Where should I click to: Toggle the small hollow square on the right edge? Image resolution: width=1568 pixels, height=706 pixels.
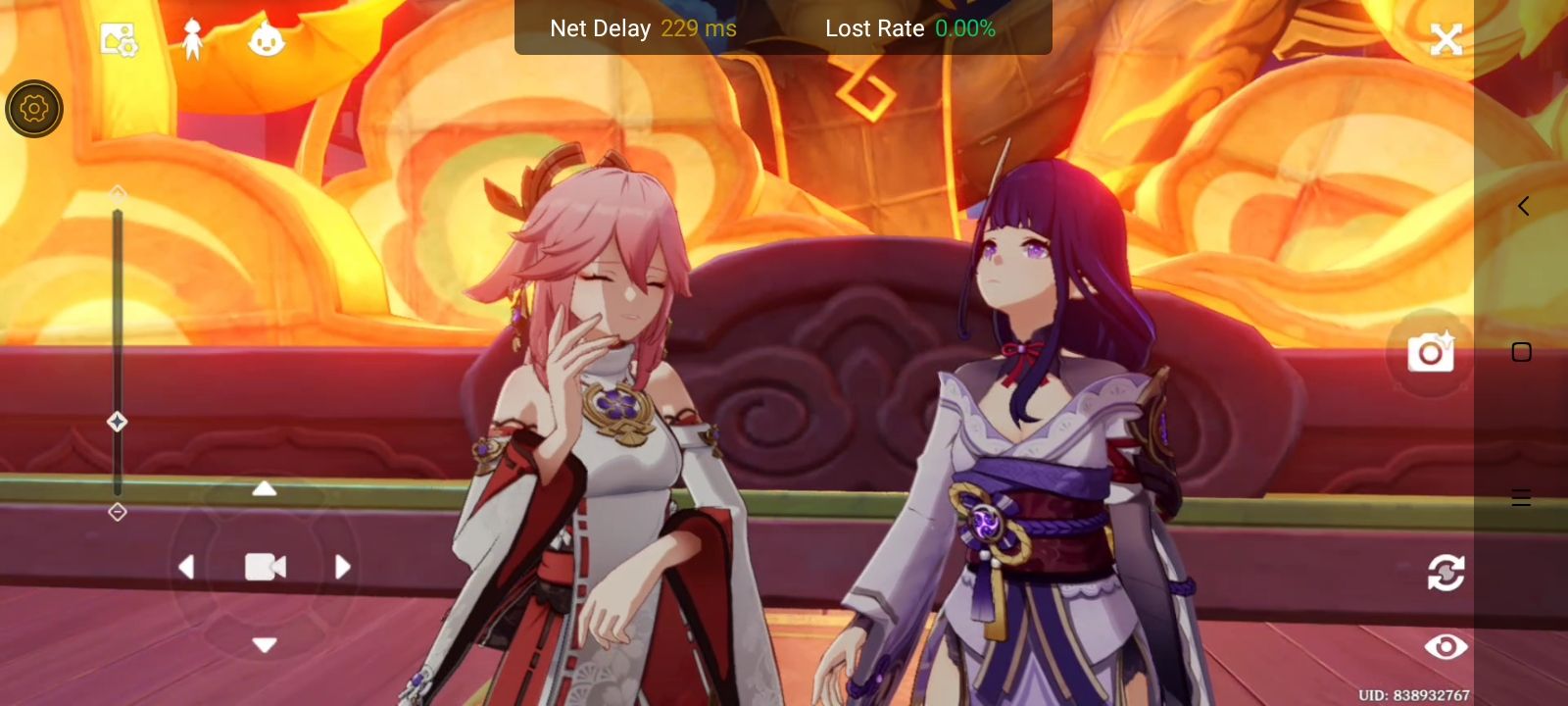(x=1520, y=349)
